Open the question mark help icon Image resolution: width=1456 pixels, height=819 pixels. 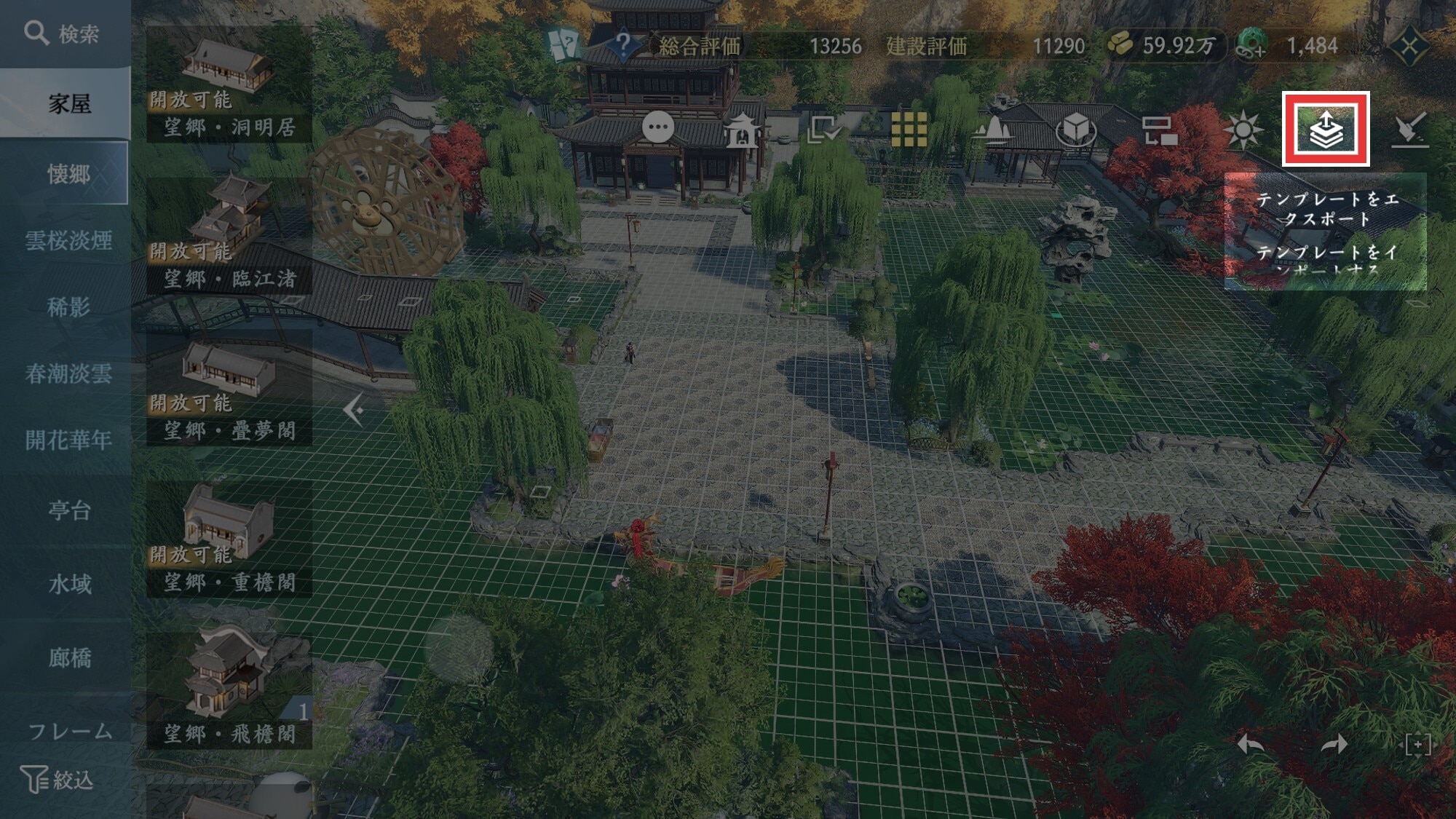pyautogui.click(x=623, y=45)
